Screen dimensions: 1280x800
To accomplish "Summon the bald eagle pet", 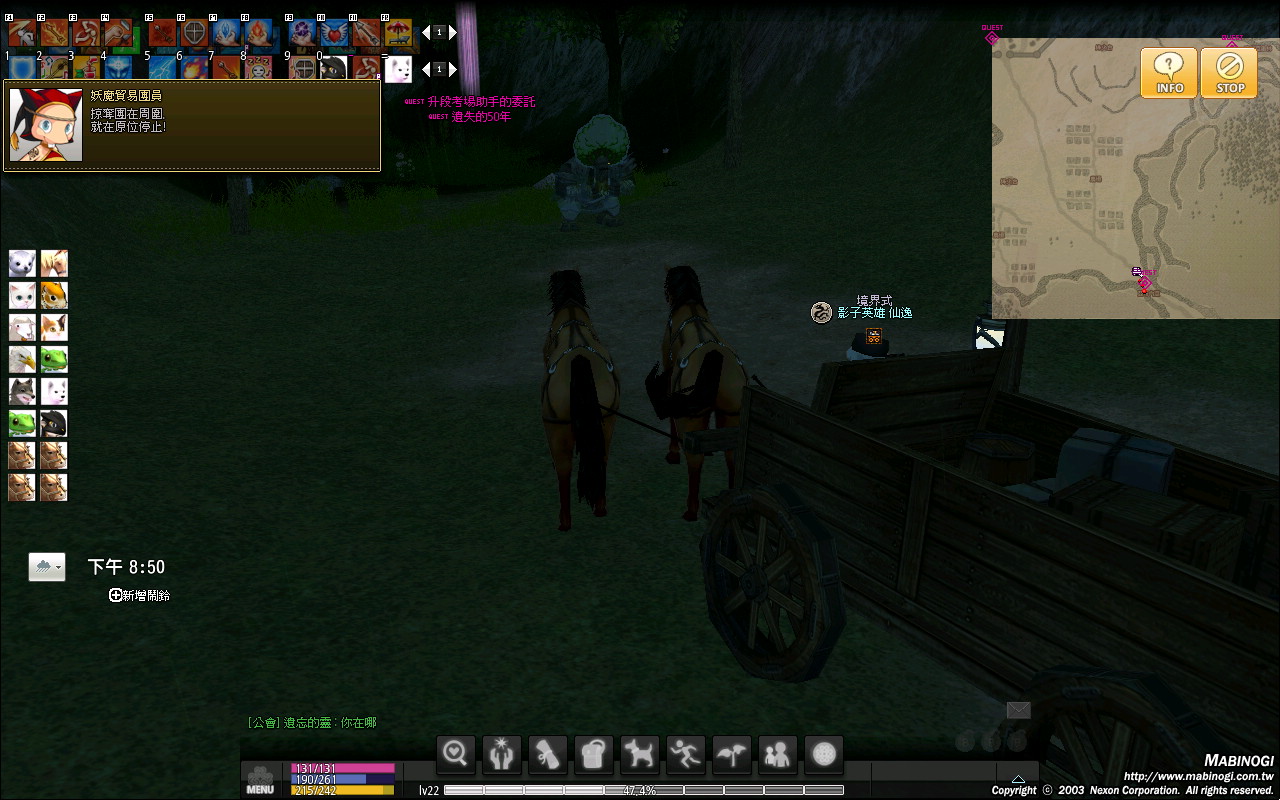I will pos(22,359).
